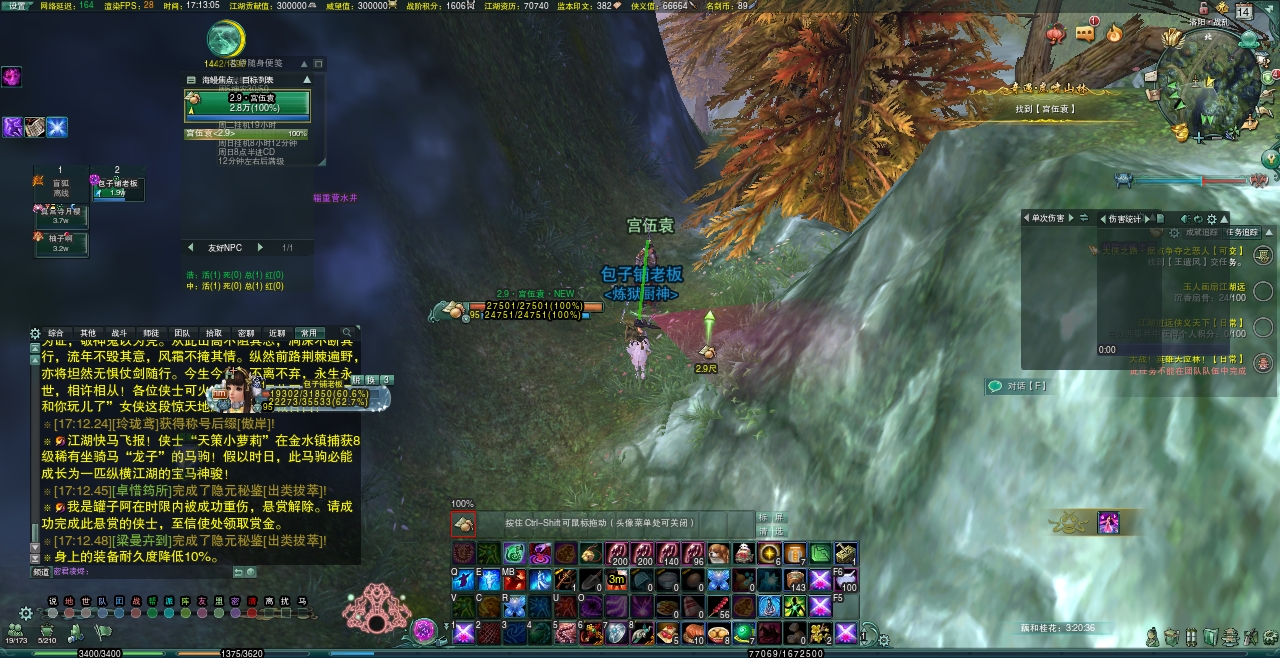Activate the blue butterfly skill on R

514,606
